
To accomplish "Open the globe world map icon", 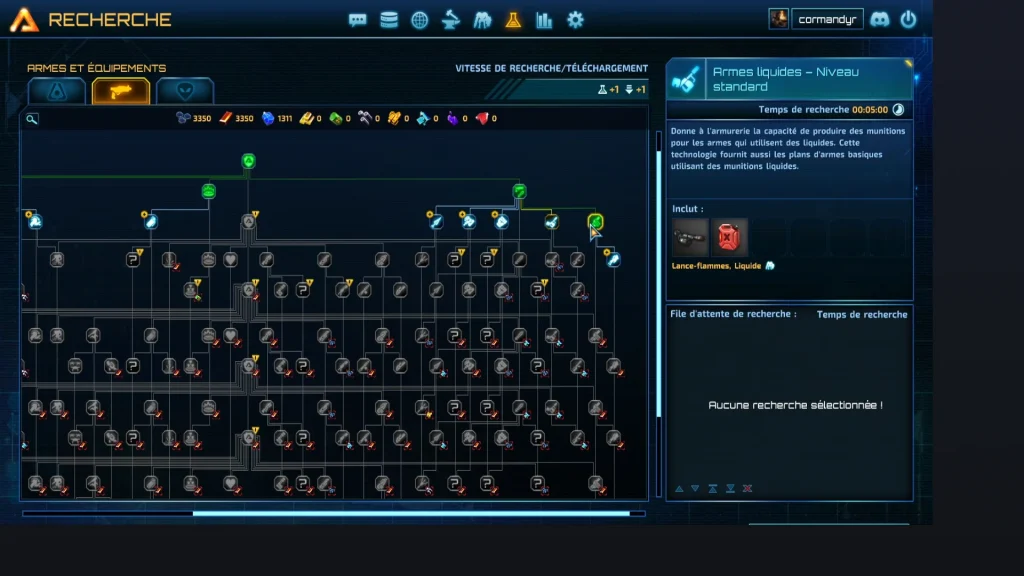I will (420, 20).
